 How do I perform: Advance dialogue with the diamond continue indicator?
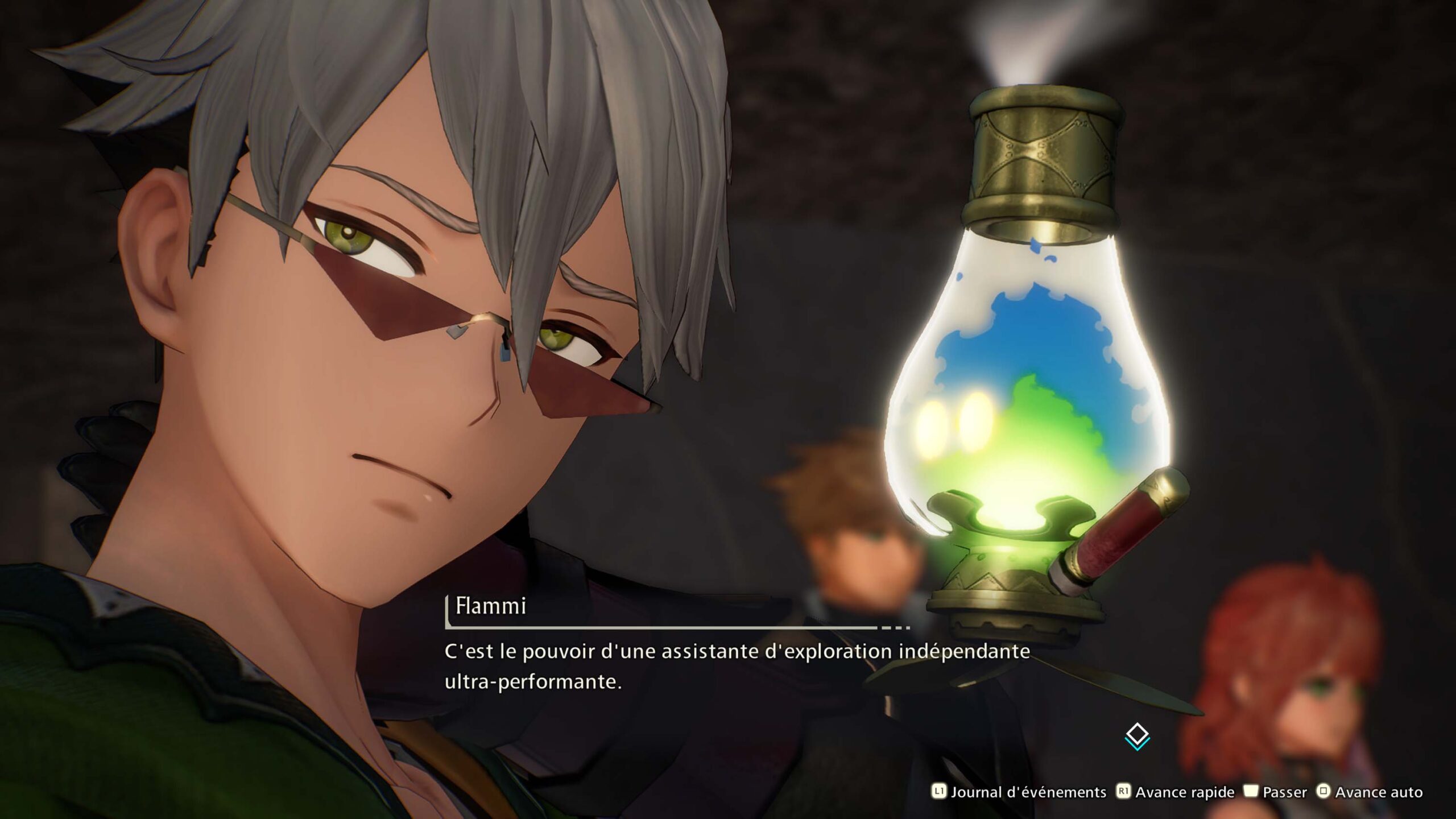(1137, 736)
